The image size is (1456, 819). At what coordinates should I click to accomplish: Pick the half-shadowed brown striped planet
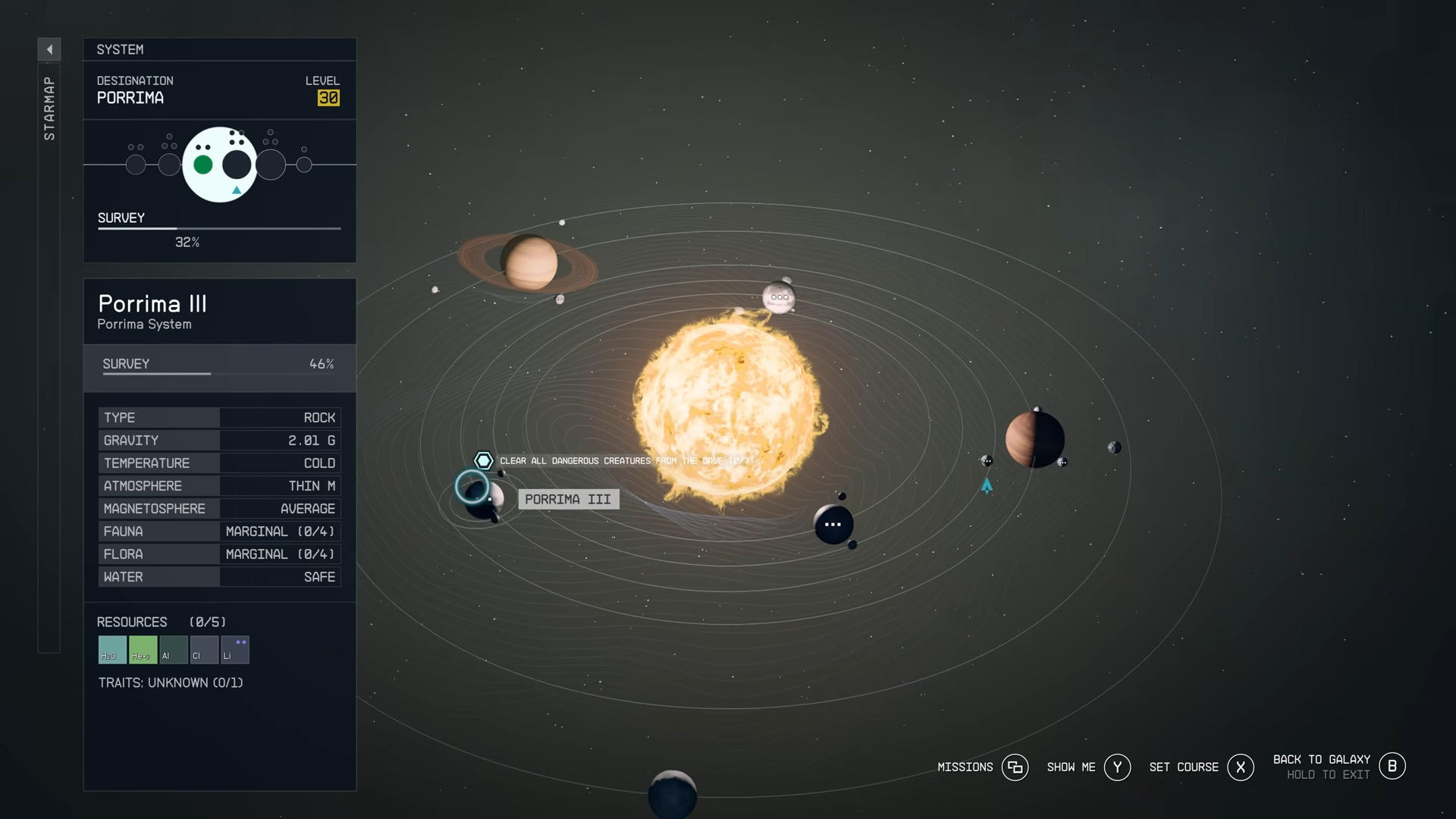click(1034, 439)
